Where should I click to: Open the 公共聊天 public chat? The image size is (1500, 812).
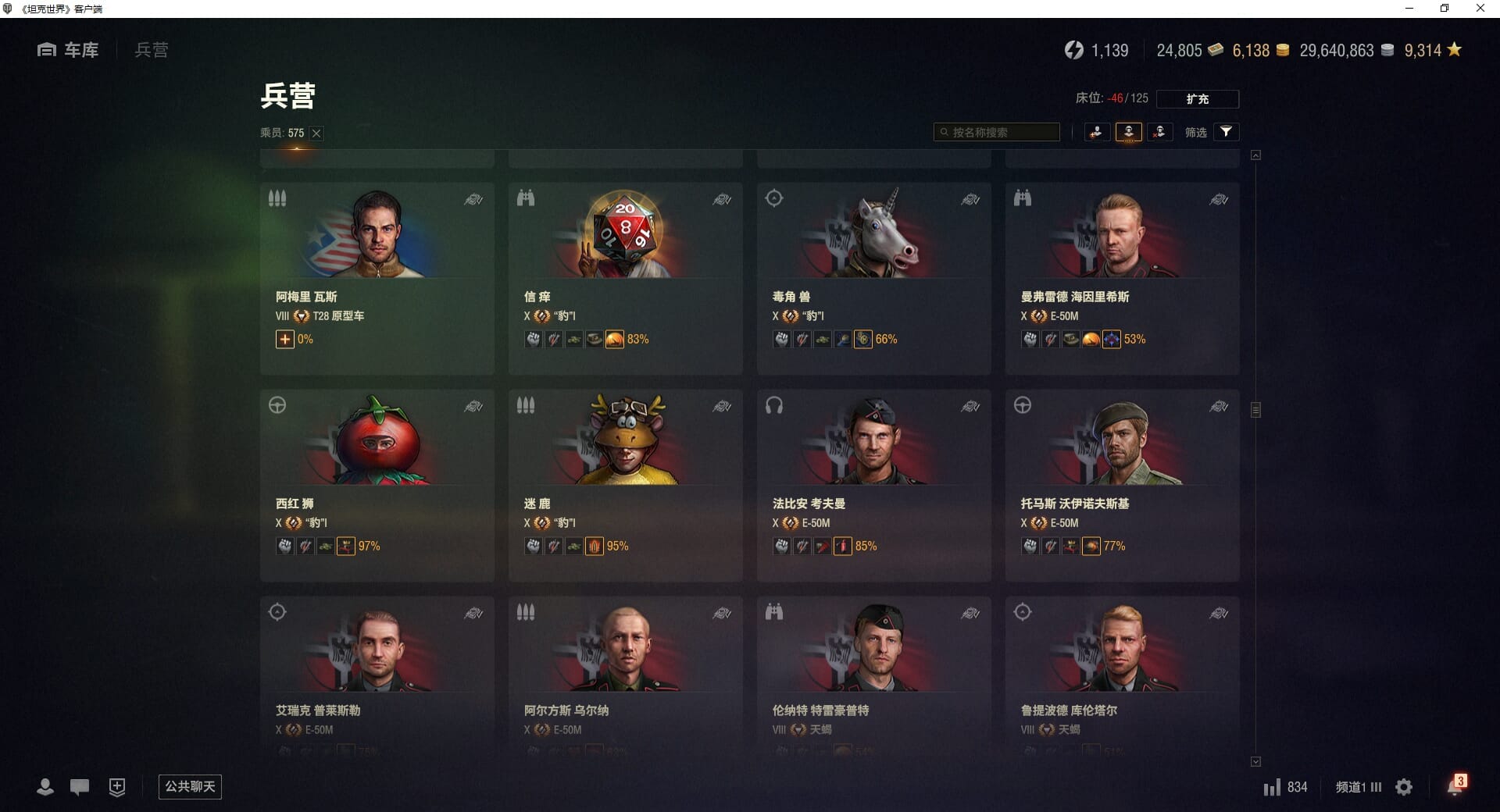[x=190, y=786]
